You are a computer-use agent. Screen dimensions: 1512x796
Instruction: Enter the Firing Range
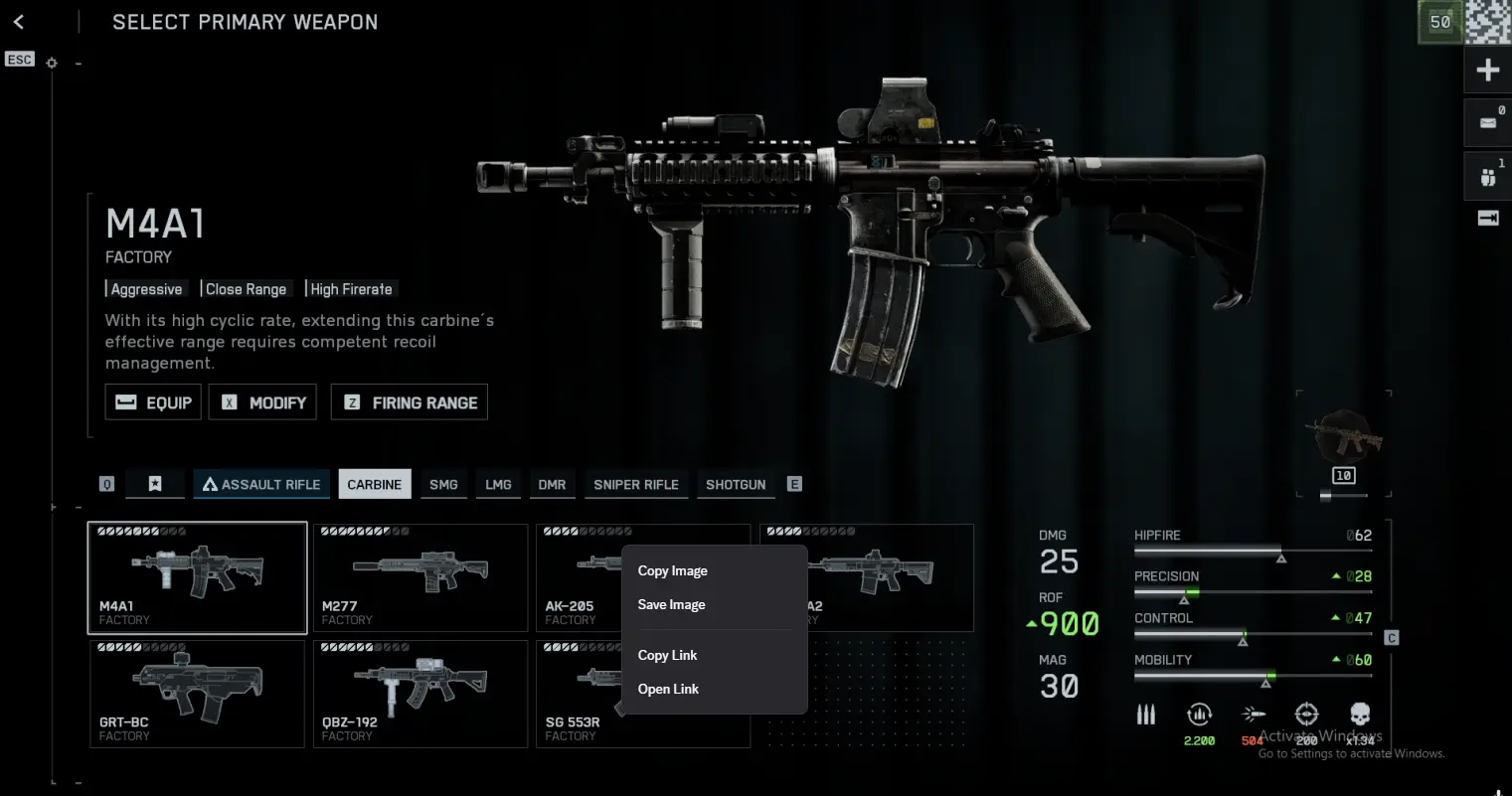click(409, 402)
